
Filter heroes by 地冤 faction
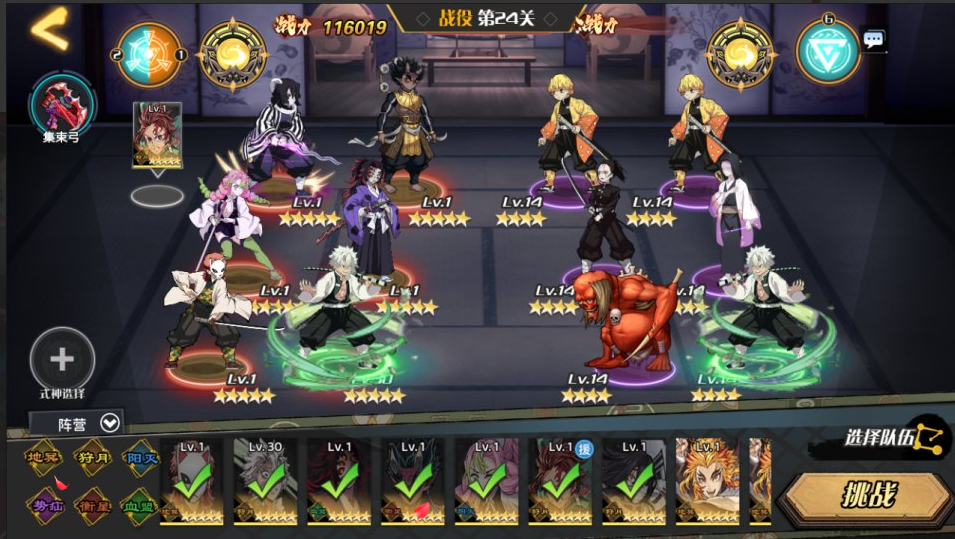click(x=44, y=458)
